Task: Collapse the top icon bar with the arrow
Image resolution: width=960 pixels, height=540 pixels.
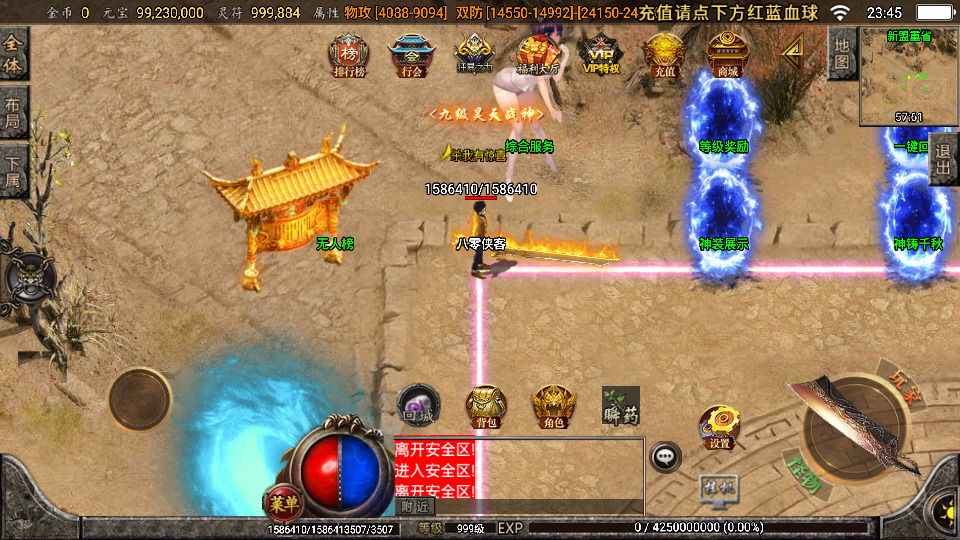Action: (793, 49)
